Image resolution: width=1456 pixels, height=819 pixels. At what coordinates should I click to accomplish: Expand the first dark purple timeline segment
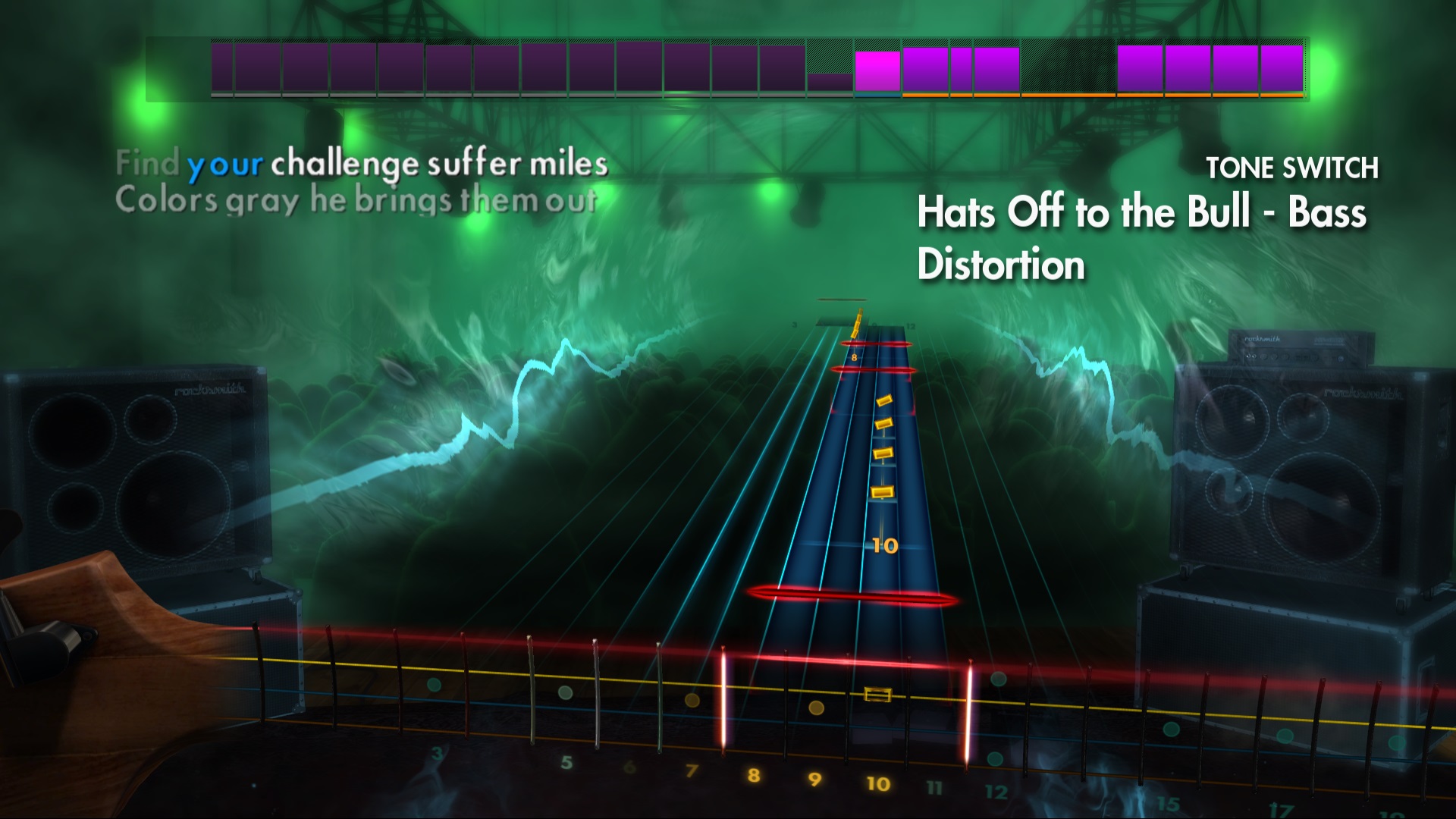pos(224,68)
